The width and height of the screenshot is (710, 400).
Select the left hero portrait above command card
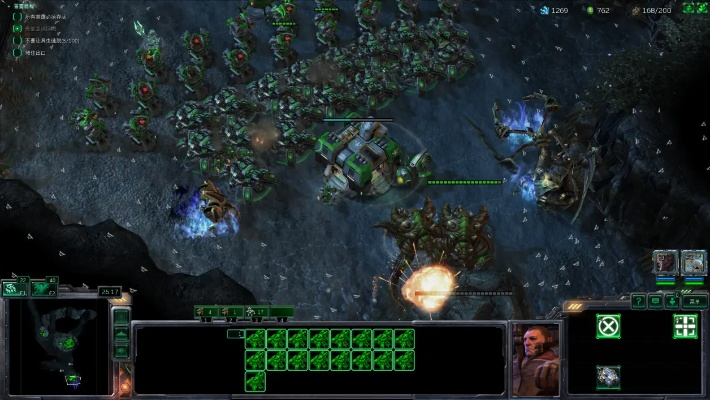coord(666,263)
